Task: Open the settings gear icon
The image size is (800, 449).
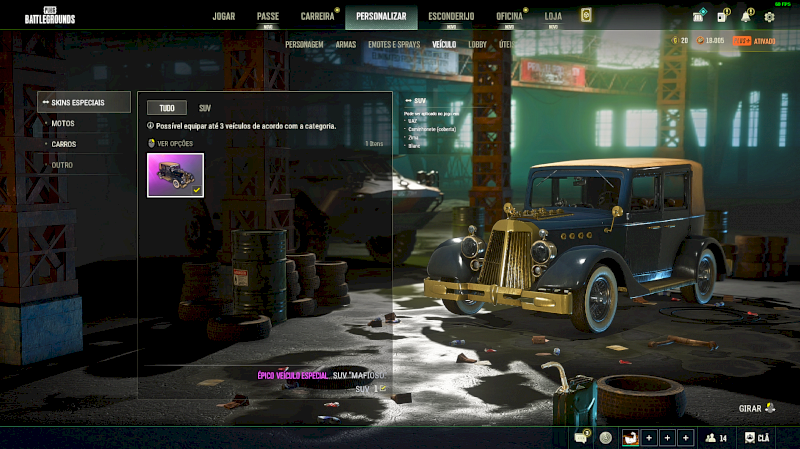Action: [769, 16]
